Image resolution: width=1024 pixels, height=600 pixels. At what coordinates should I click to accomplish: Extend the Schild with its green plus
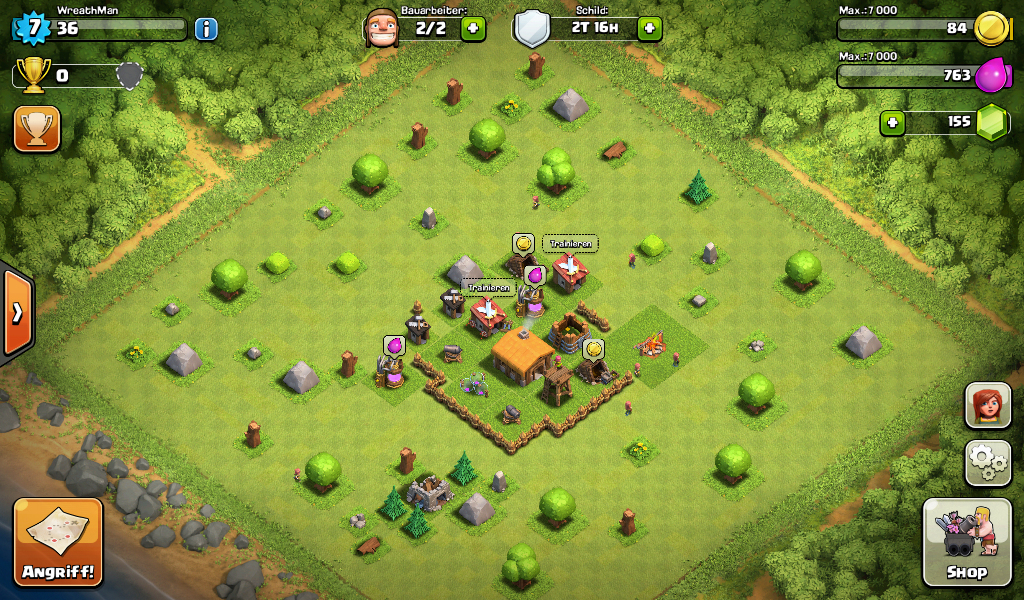pyautogui.click(x=649, y=28)
